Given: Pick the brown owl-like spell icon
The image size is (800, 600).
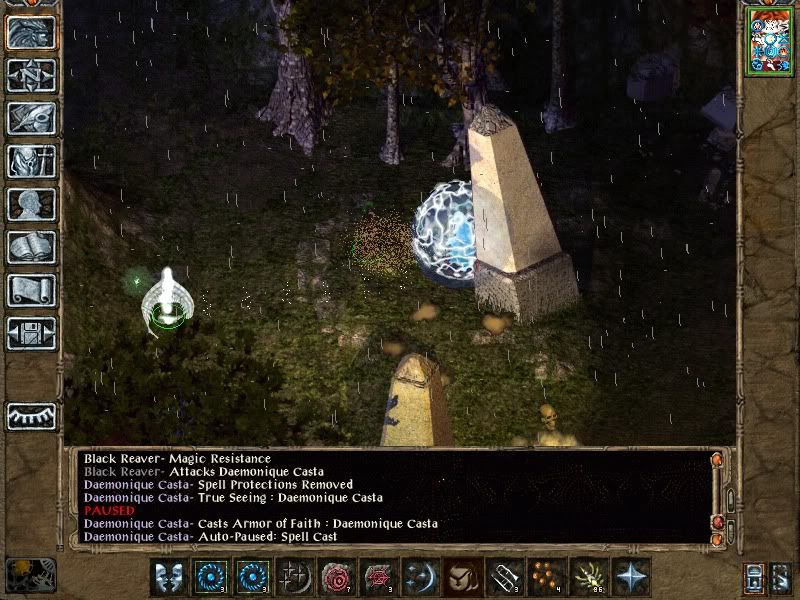Looking at the screenshot, I should pos(462,577).
